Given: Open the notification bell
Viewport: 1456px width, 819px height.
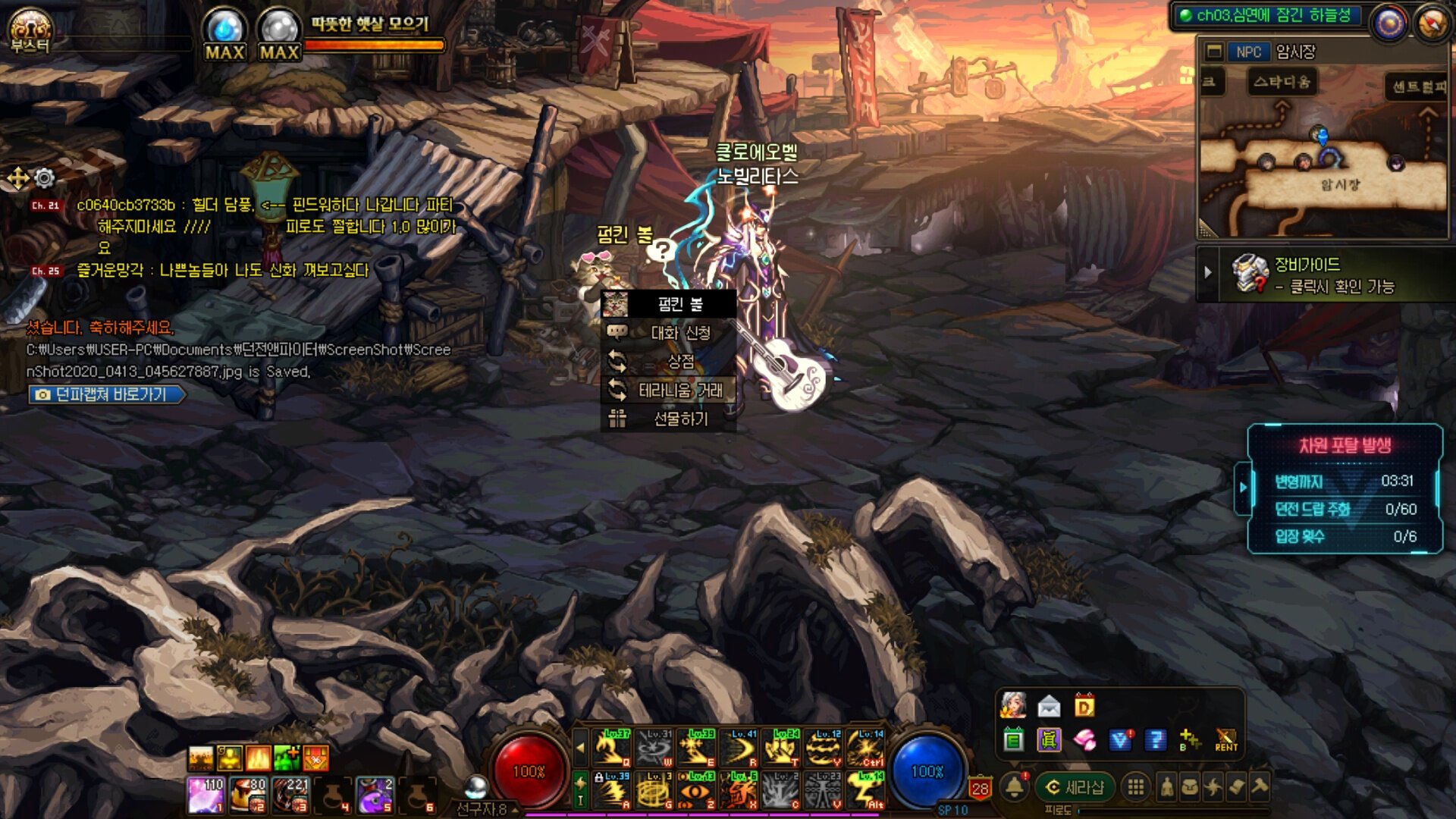Looking at the screenshot, I should [1014, 787].
